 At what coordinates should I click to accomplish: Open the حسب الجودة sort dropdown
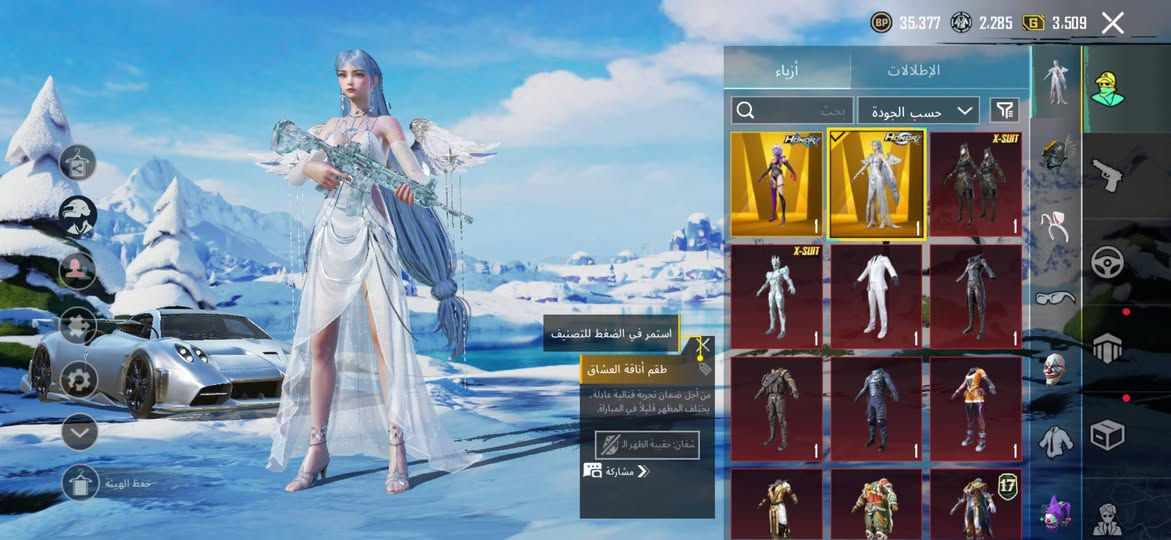coord(918,110)
